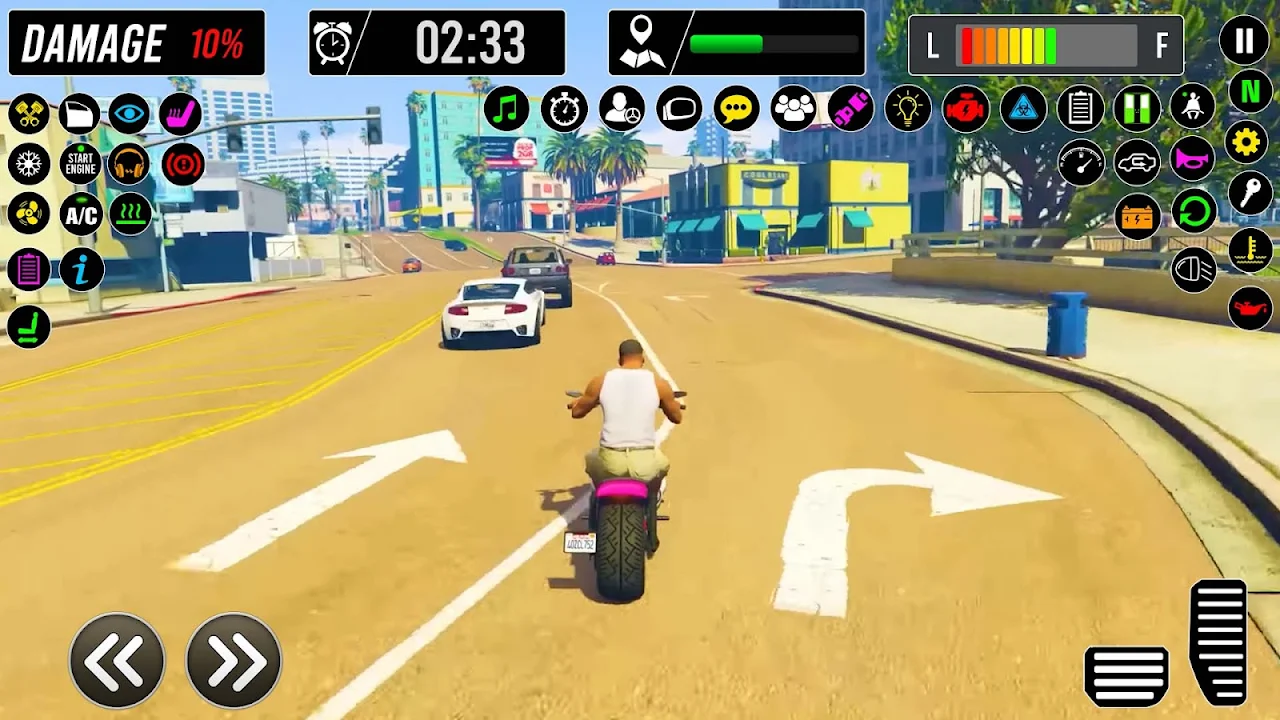Viewport: 1280px width, 720px height.
Task: Toggle the A/C button
Action: [80, 214]
